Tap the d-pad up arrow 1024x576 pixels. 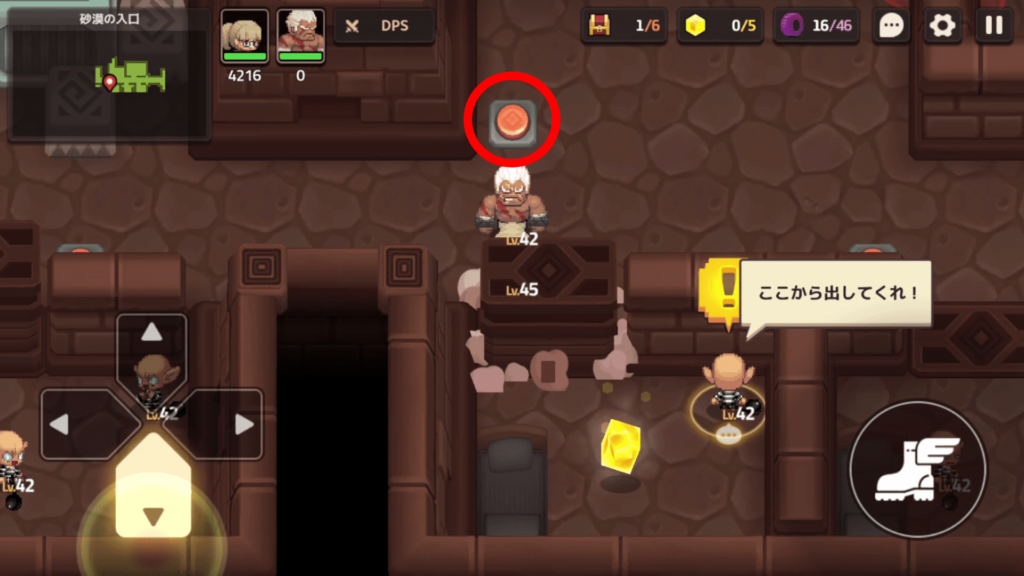pyautogui.click(x=151, y=334)
